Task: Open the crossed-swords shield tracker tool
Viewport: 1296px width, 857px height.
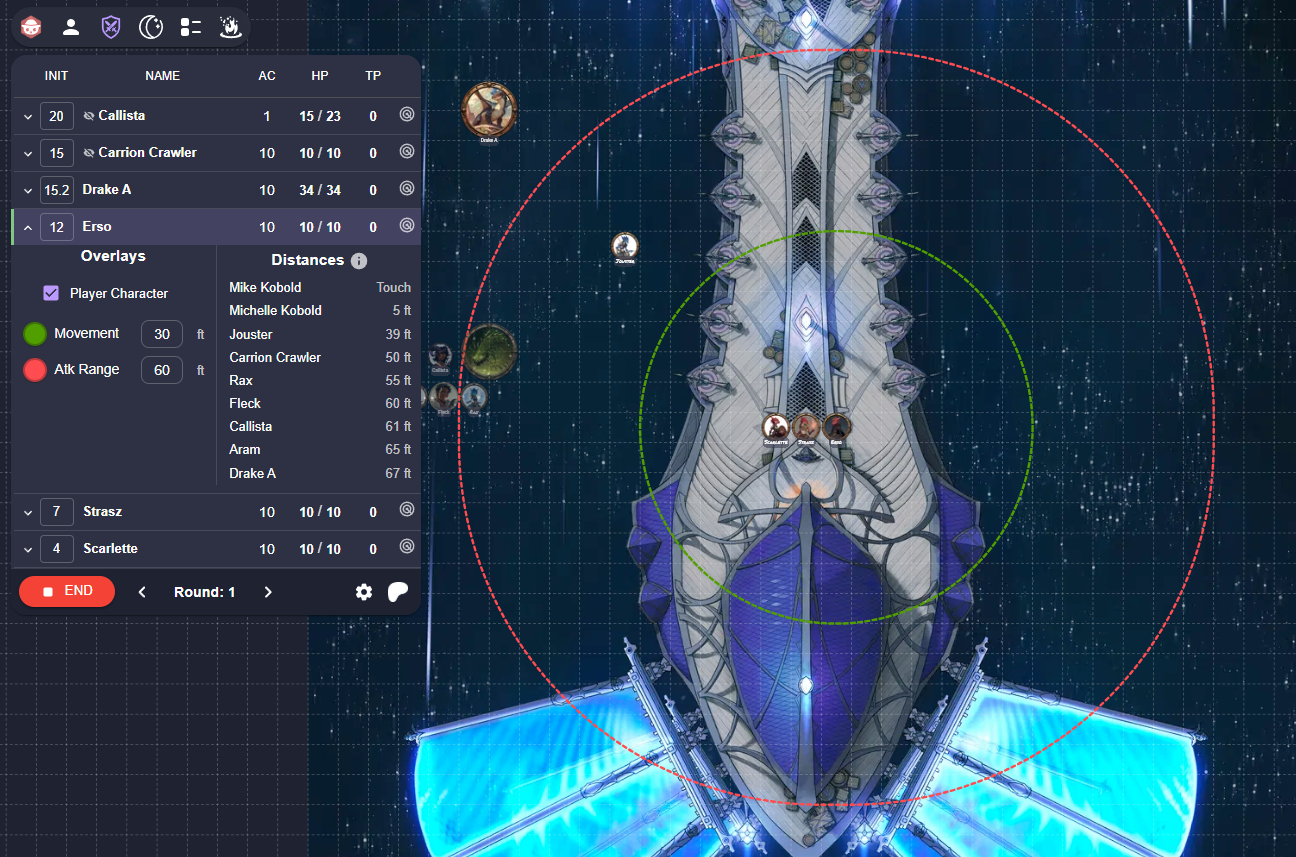Action: pos(111,27)
